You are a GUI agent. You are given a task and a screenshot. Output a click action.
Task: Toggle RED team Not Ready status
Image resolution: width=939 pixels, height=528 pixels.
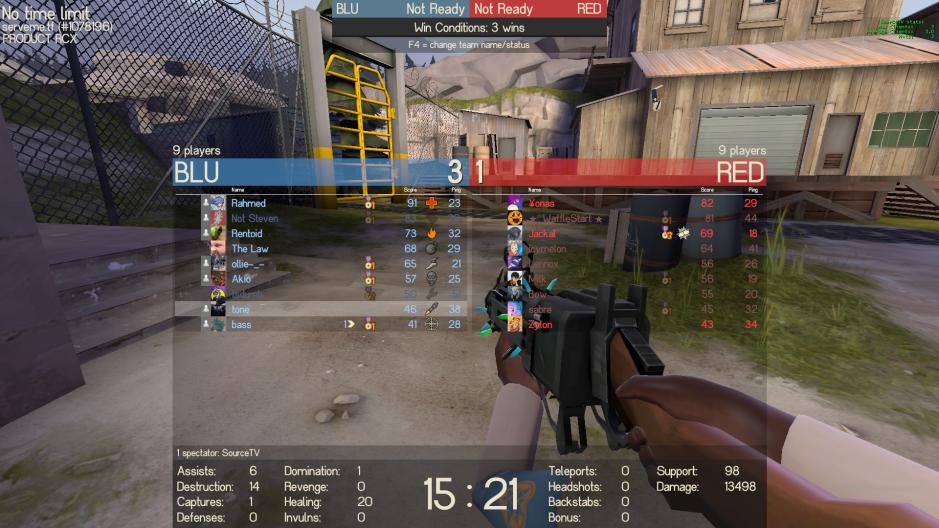504,9
